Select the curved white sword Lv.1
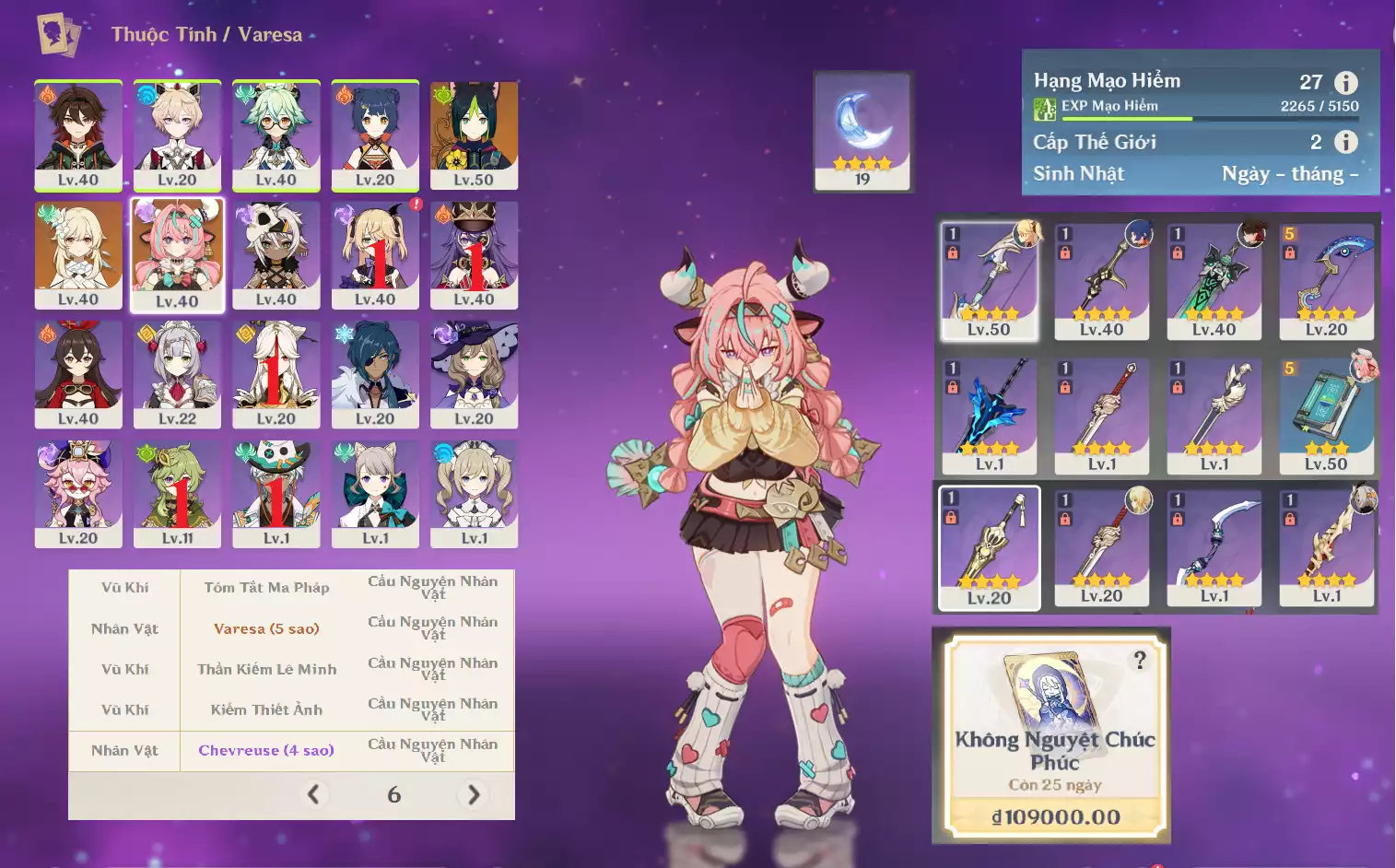Image resolution: width=1396 pixels, height=868 pixels. [1214, 547]
